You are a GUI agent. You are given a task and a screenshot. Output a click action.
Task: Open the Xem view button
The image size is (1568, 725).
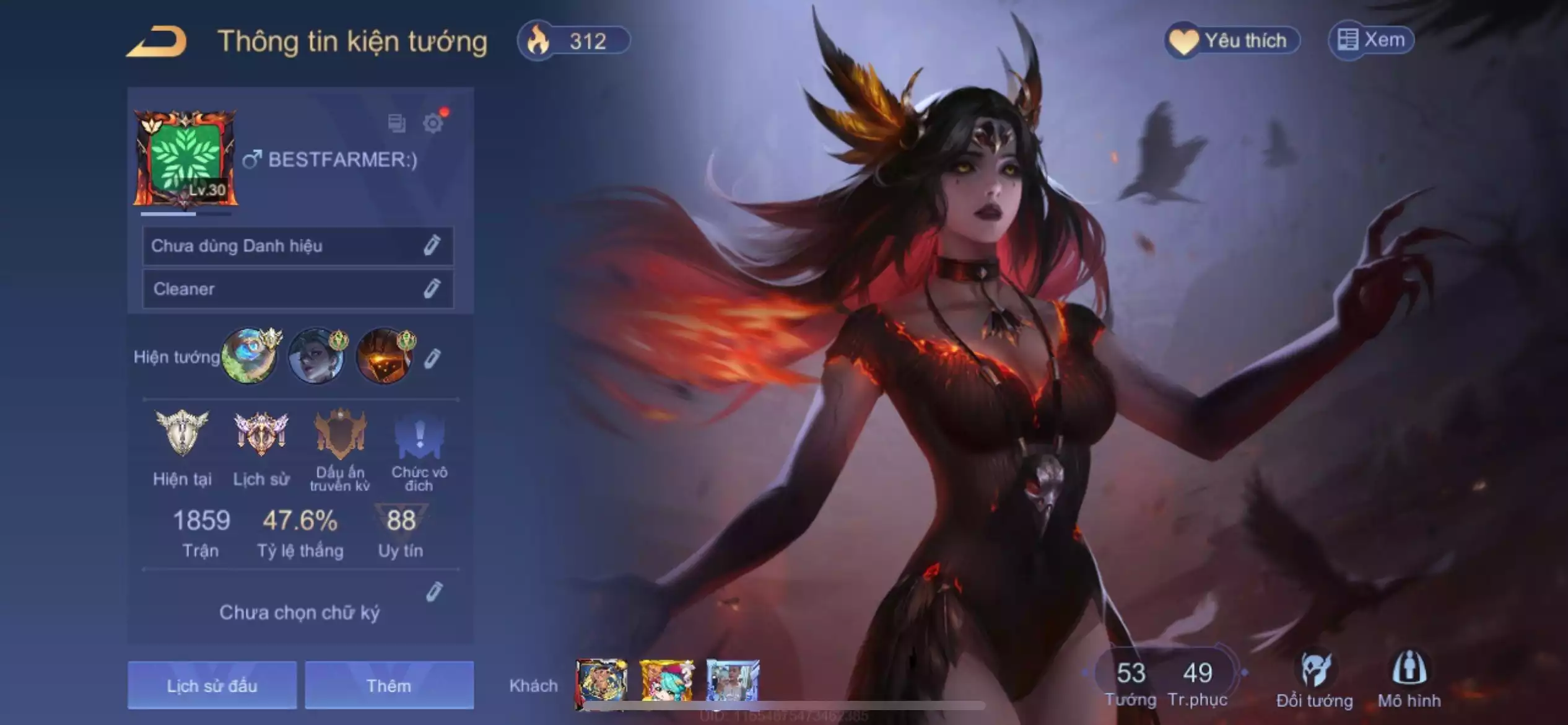[1371, 41]
